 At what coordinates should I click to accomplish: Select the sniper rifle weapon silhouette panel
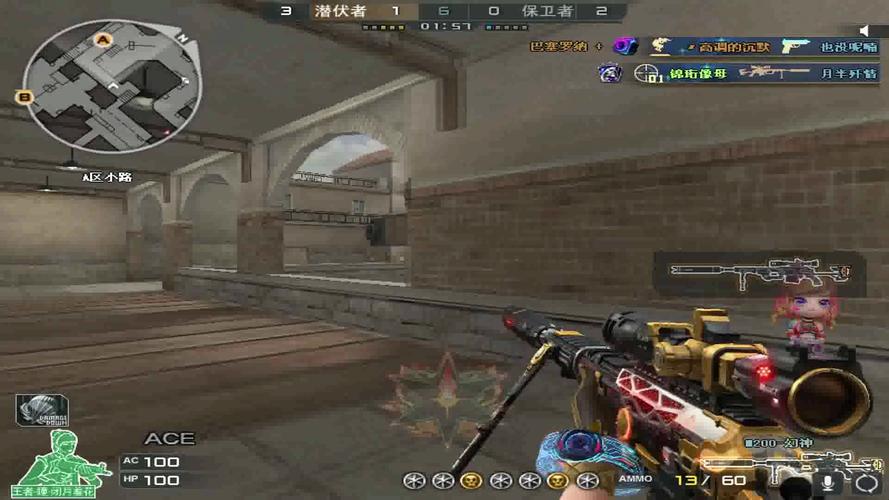point(758,272)
